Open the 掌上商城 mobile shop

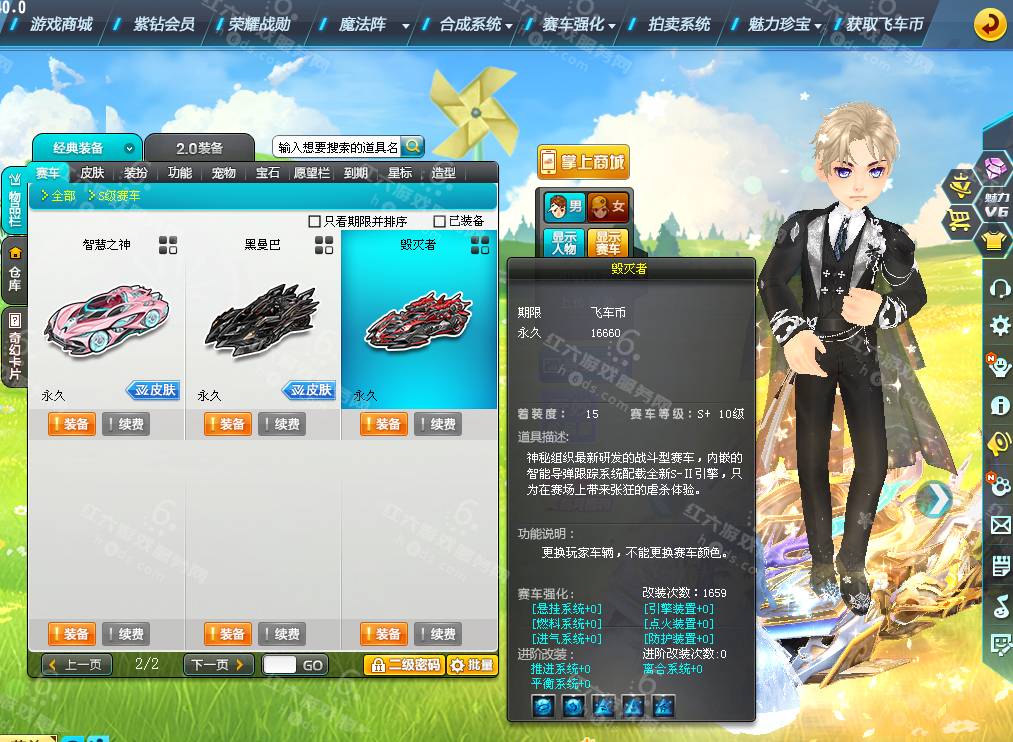pos(583,162)
